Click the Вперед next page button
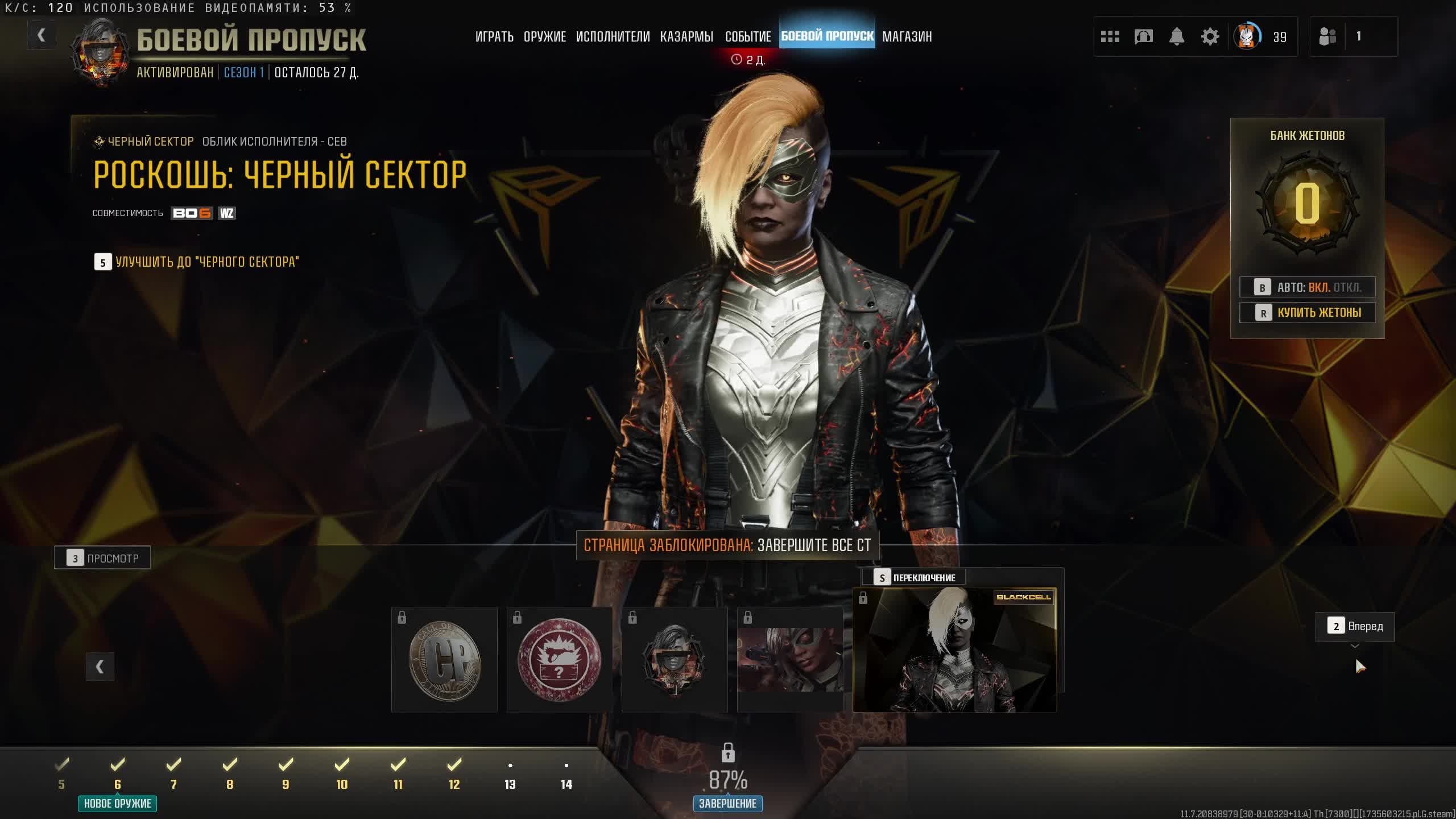This screenshot has height=819, width=1456. click(1355, 626)
